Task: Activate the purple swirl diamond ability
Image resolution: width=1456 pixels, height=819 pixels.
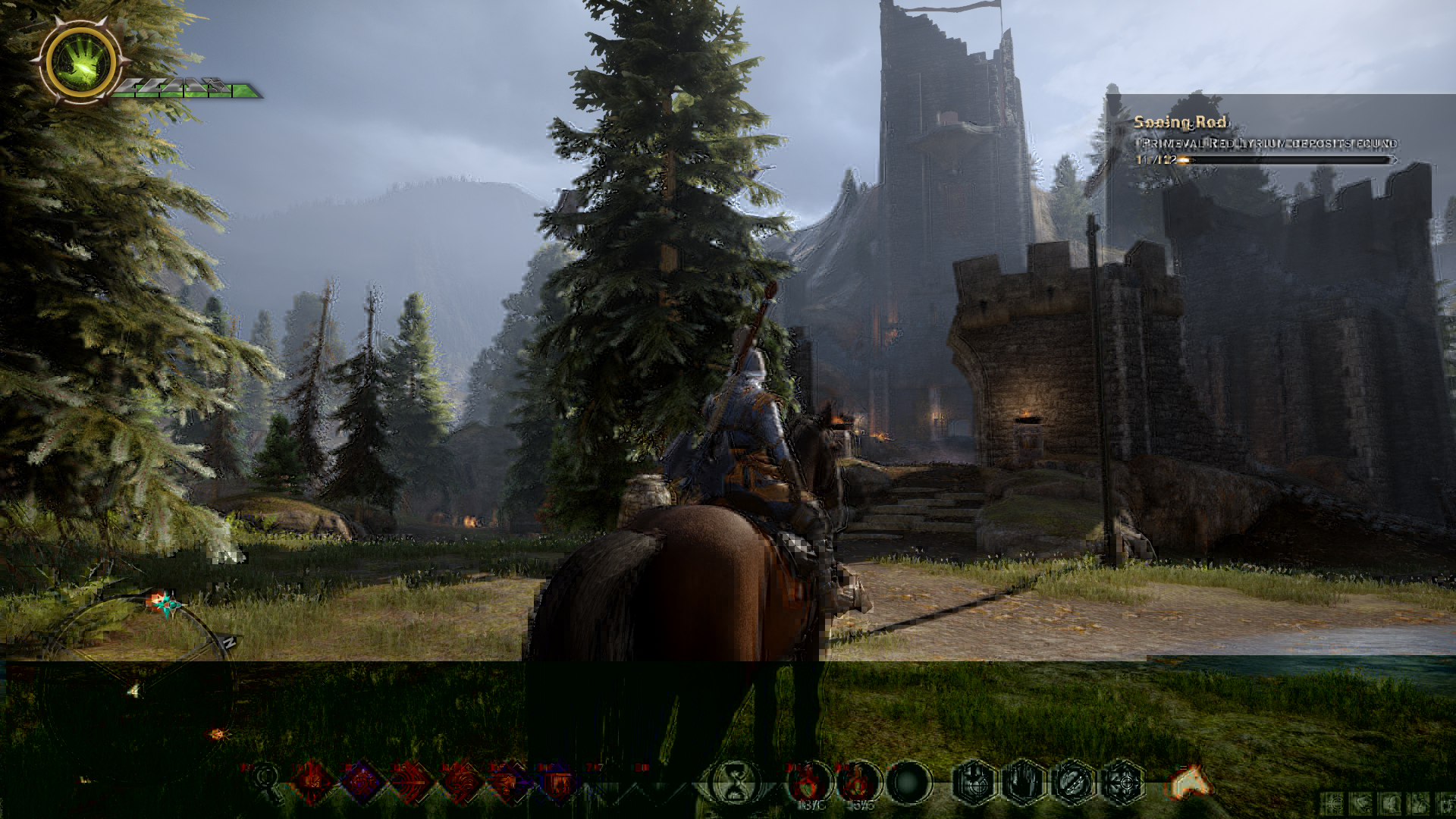Action: coord(361,781)
